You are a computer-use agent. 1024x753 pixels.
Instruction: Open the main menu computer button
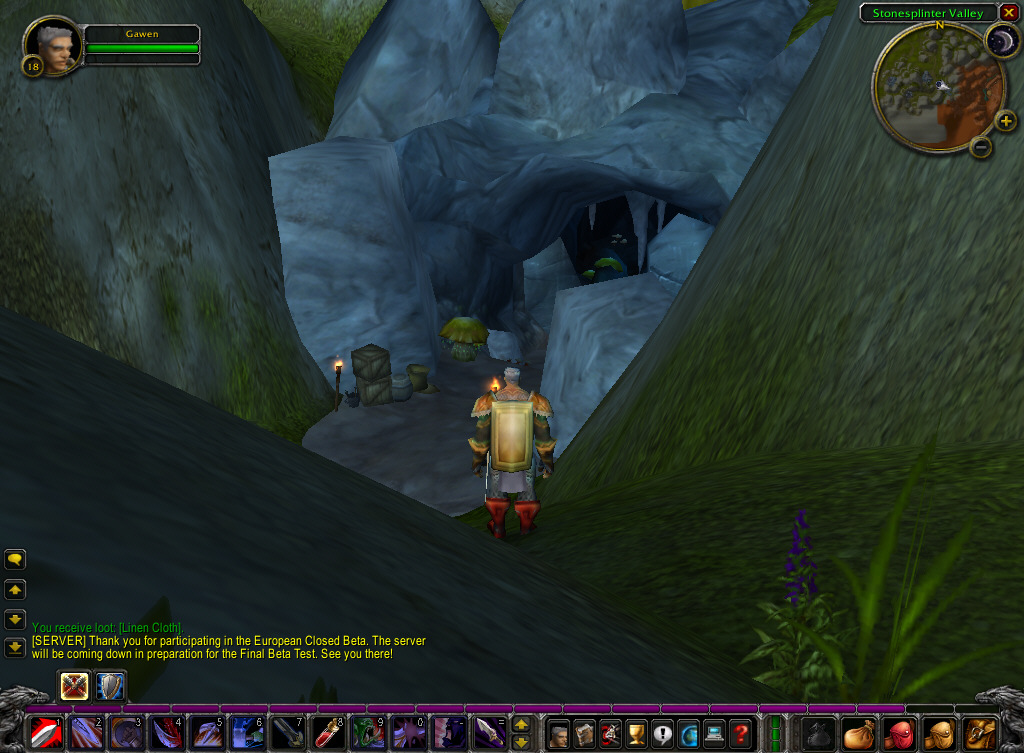click(714, 734)
